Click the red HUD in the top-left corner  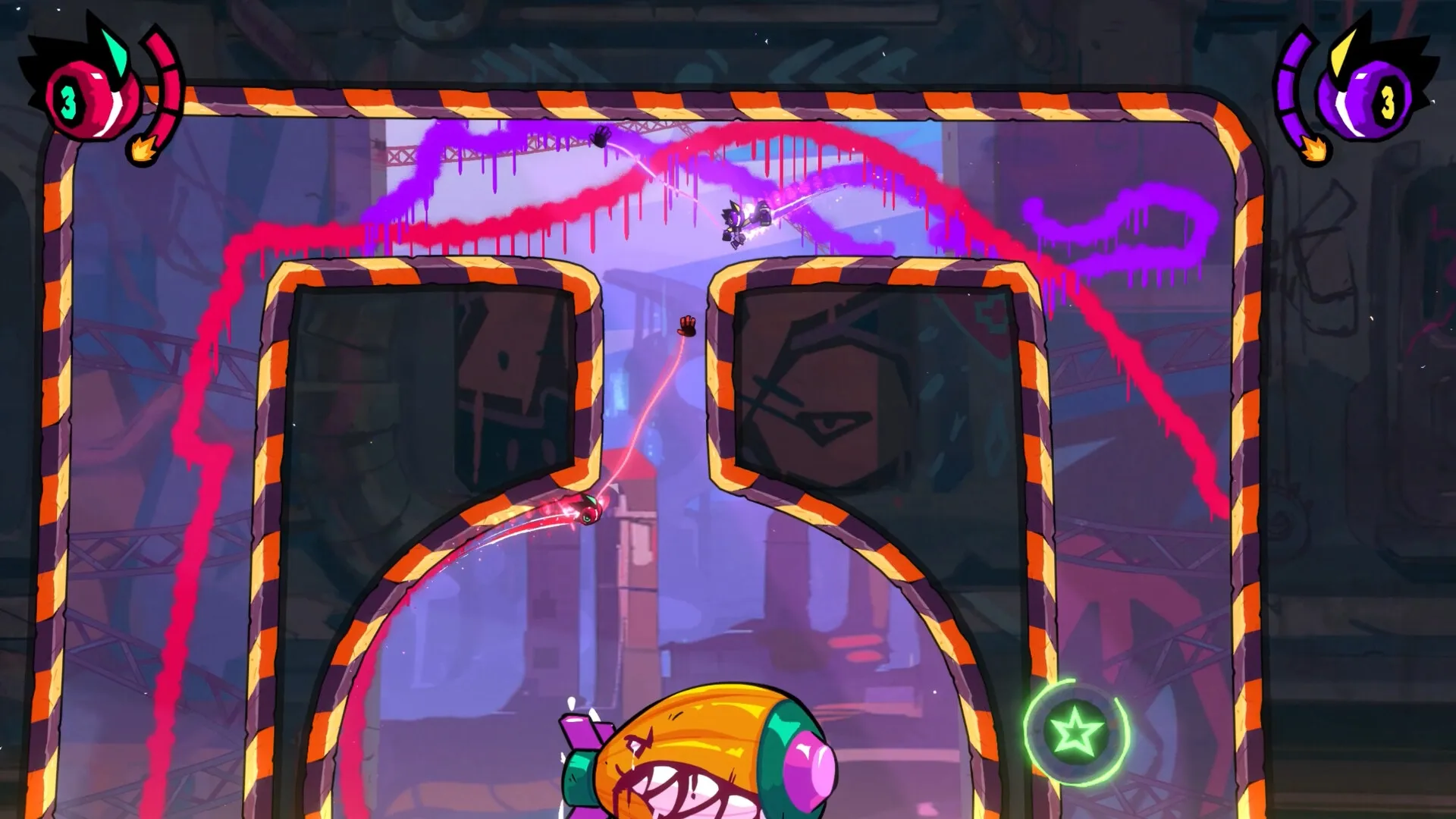coord(106,91)
